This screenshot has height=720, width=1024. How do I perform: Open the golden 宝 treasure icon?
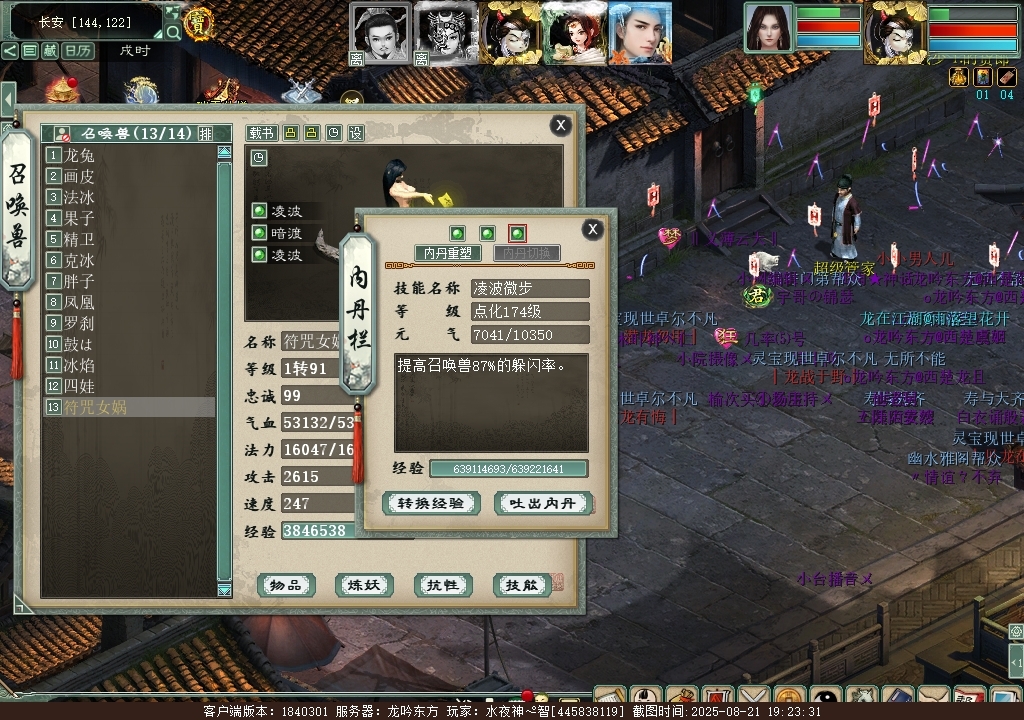click(x=199, y=23)
